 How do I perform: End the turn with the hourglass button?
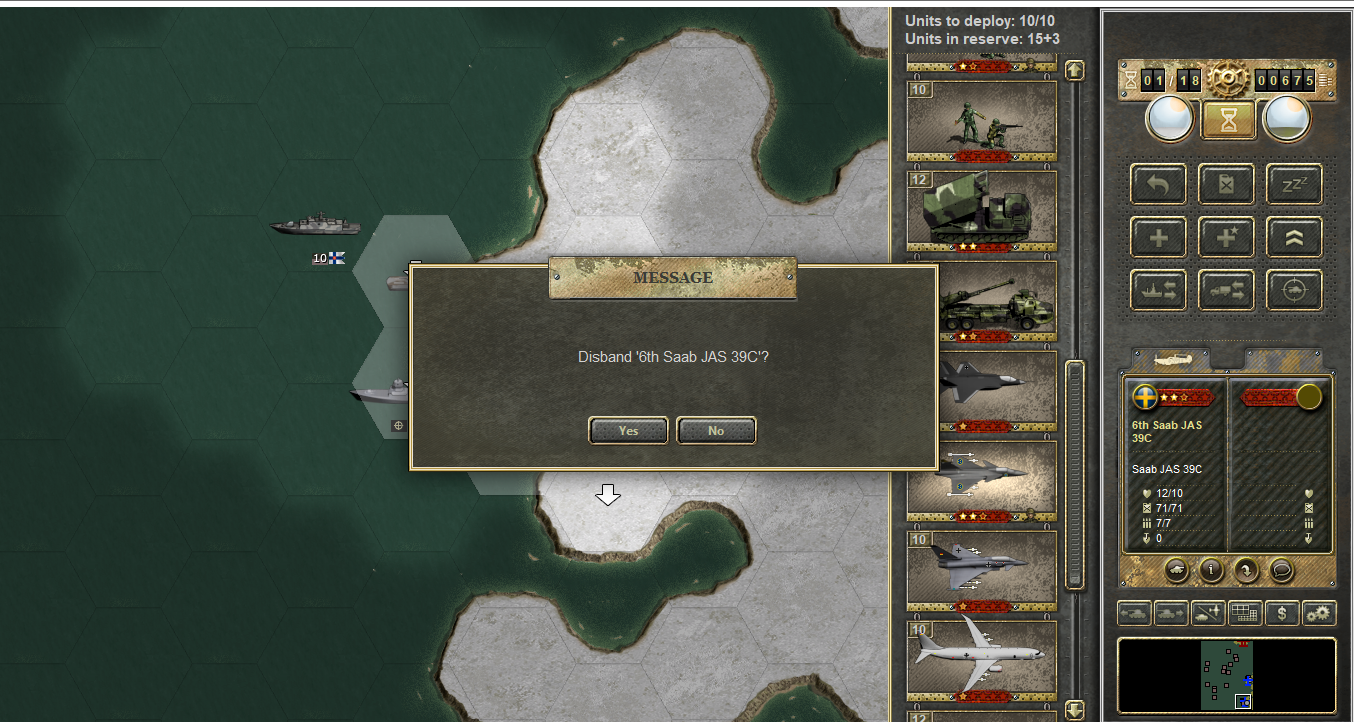point(1227,119)
